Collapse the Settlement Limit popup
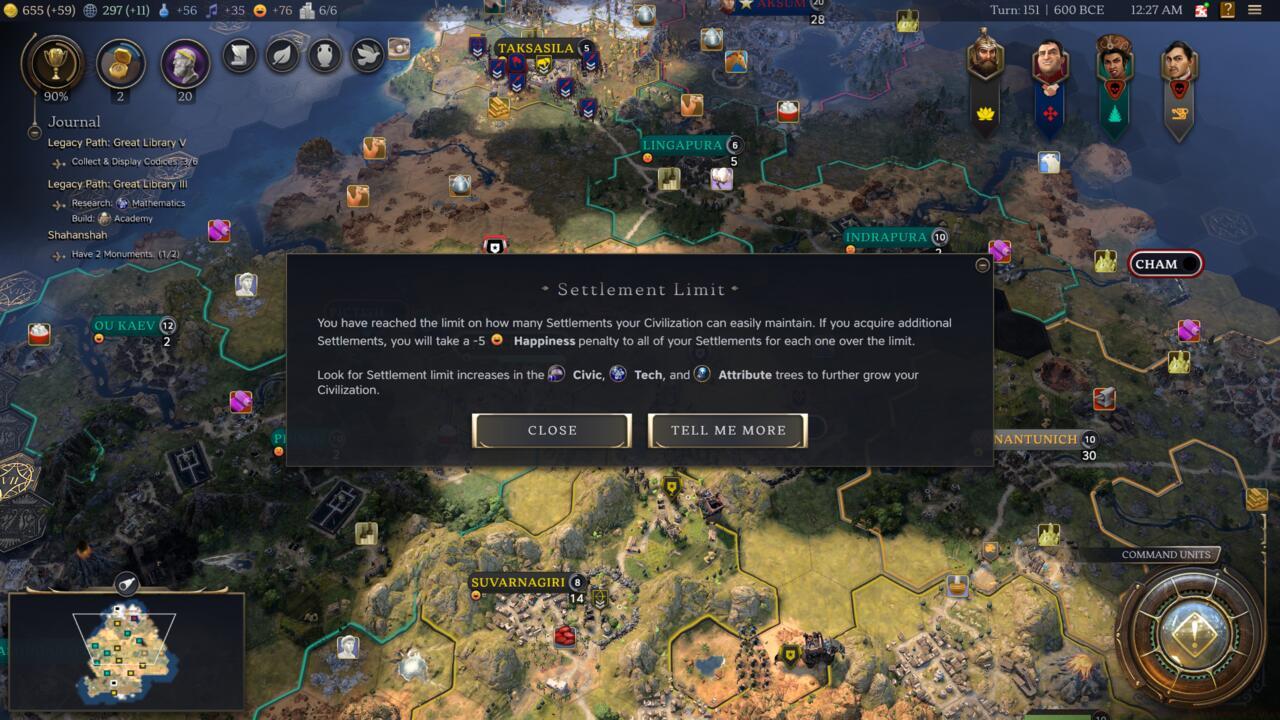 981,266
